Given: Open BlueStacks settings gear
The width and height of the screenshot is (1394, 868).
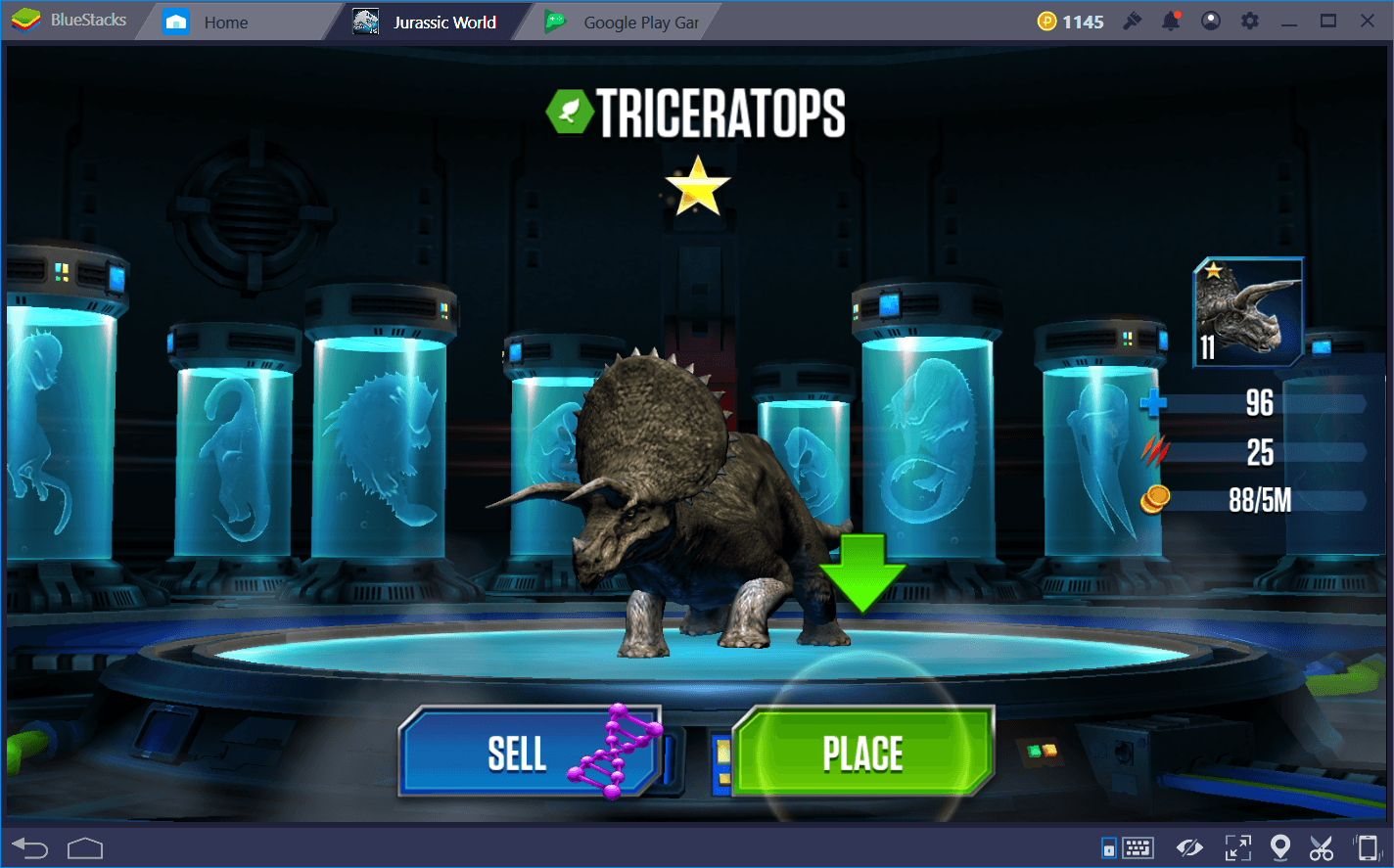Looking at the screenshot, I should [1250, 20].
